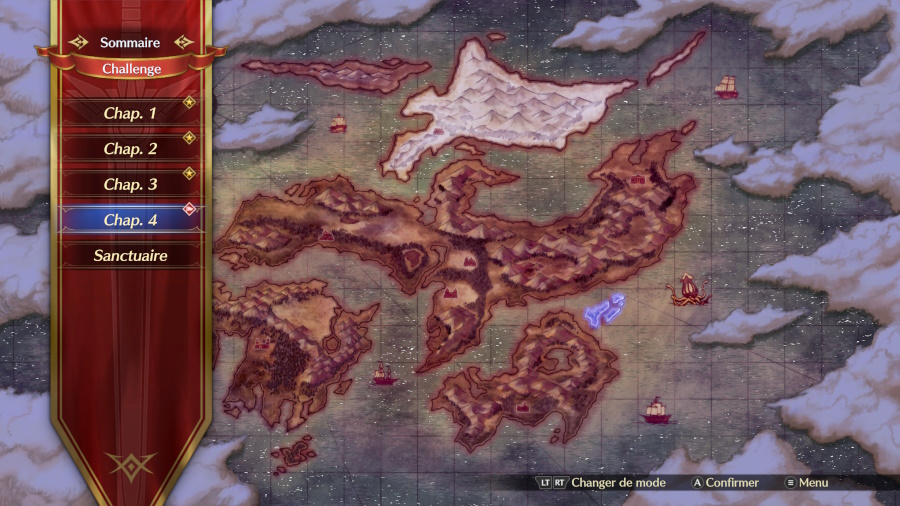Select the Sommaire header
This screenshot has width=900, height=506.
tap(130, 43)
